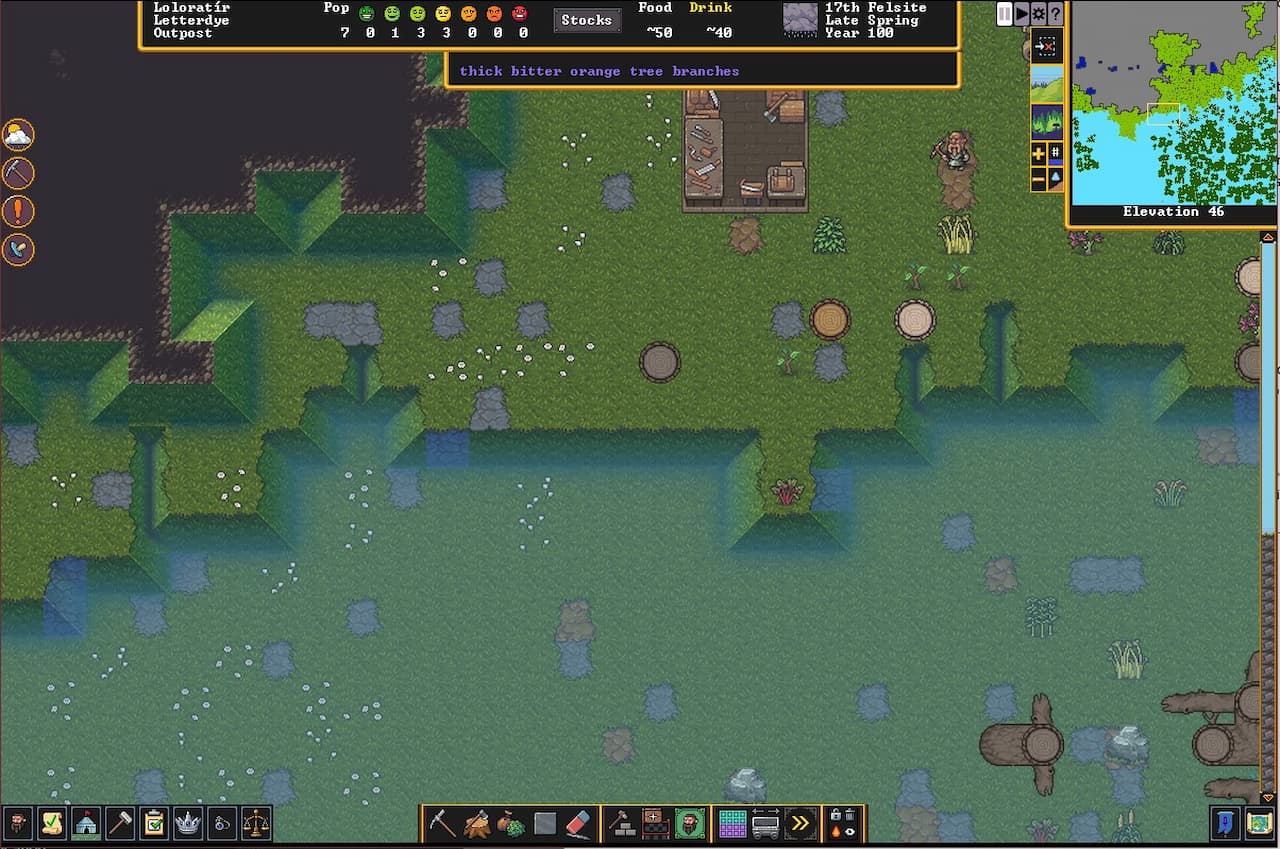Open the Labor menu with the hammer icon

point(120,824)
